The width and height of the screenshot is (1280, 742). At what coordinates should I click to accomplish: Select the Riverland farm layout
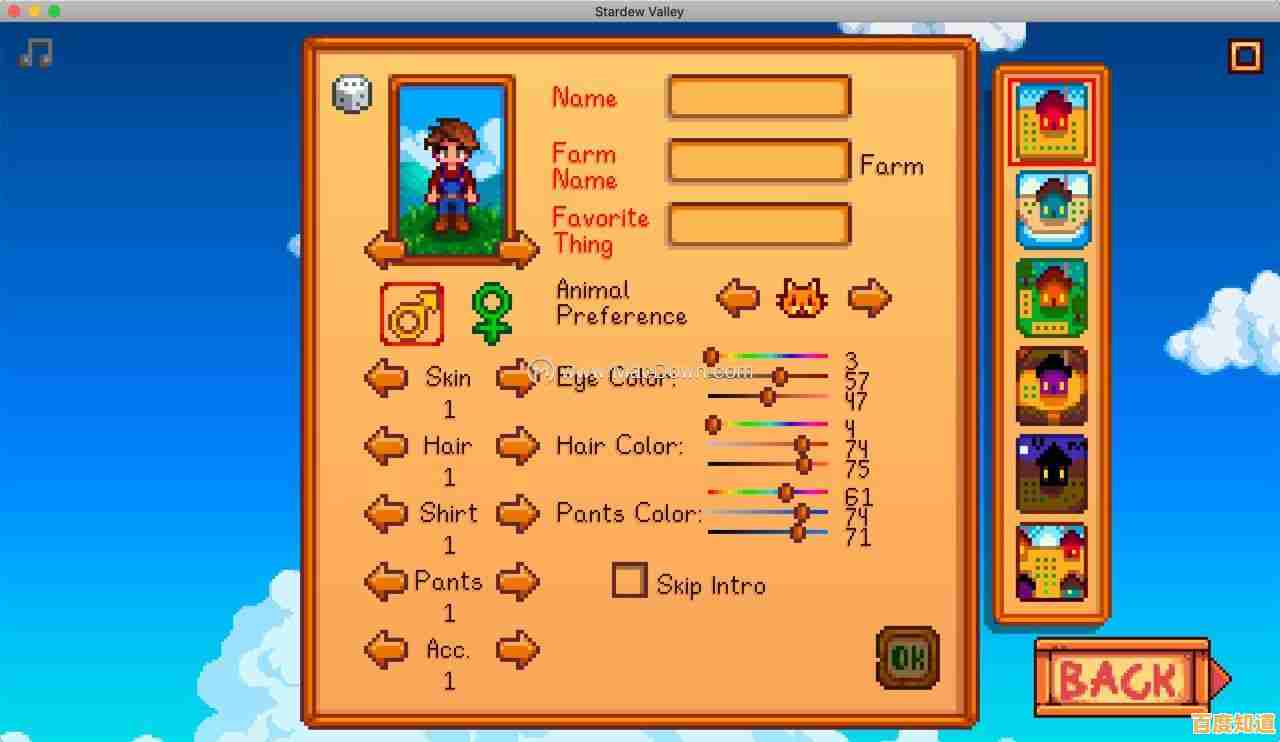click(1051, 207)
